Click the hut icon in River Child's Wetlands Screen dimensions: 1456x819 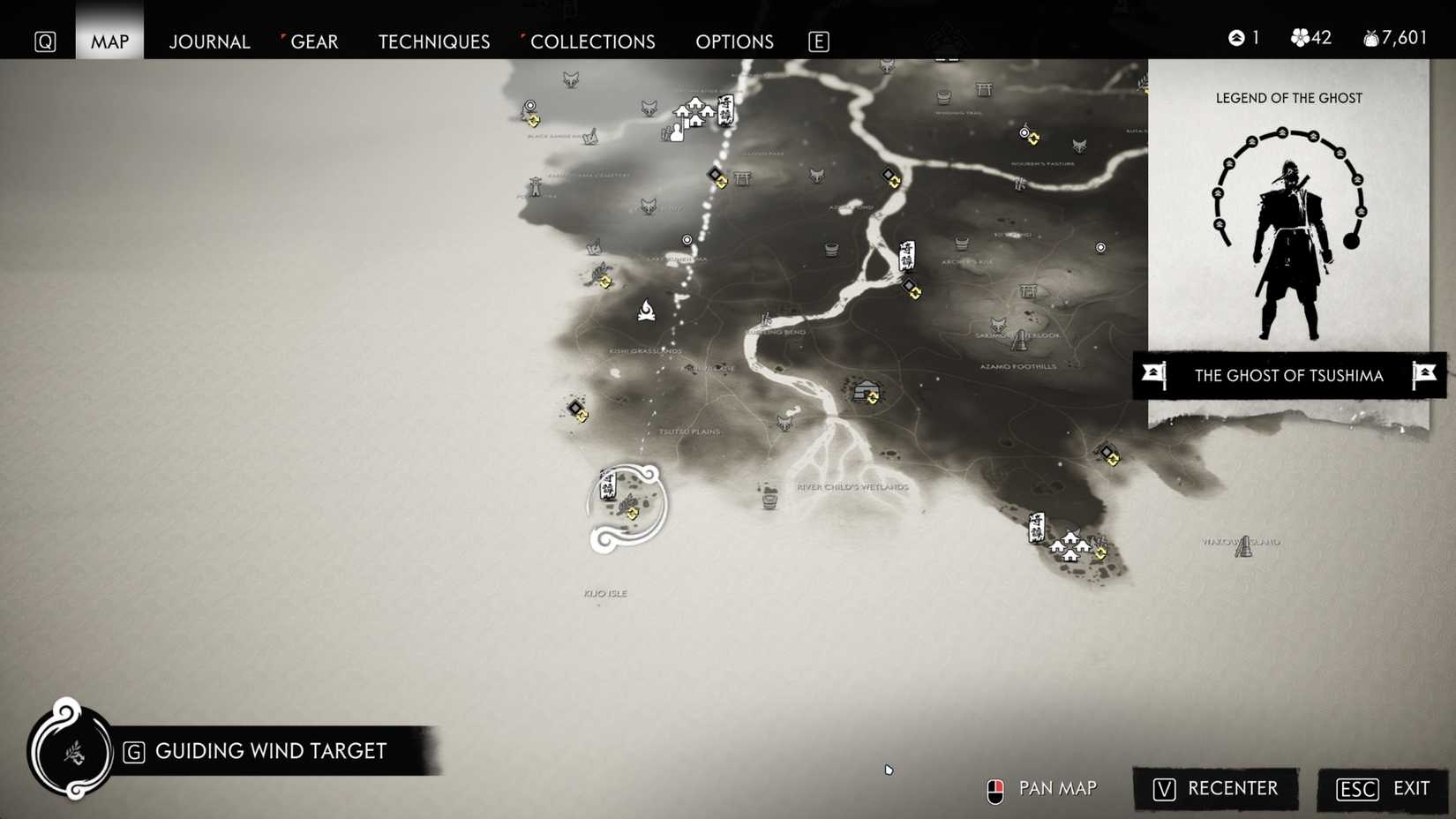[x=770, y=500]
